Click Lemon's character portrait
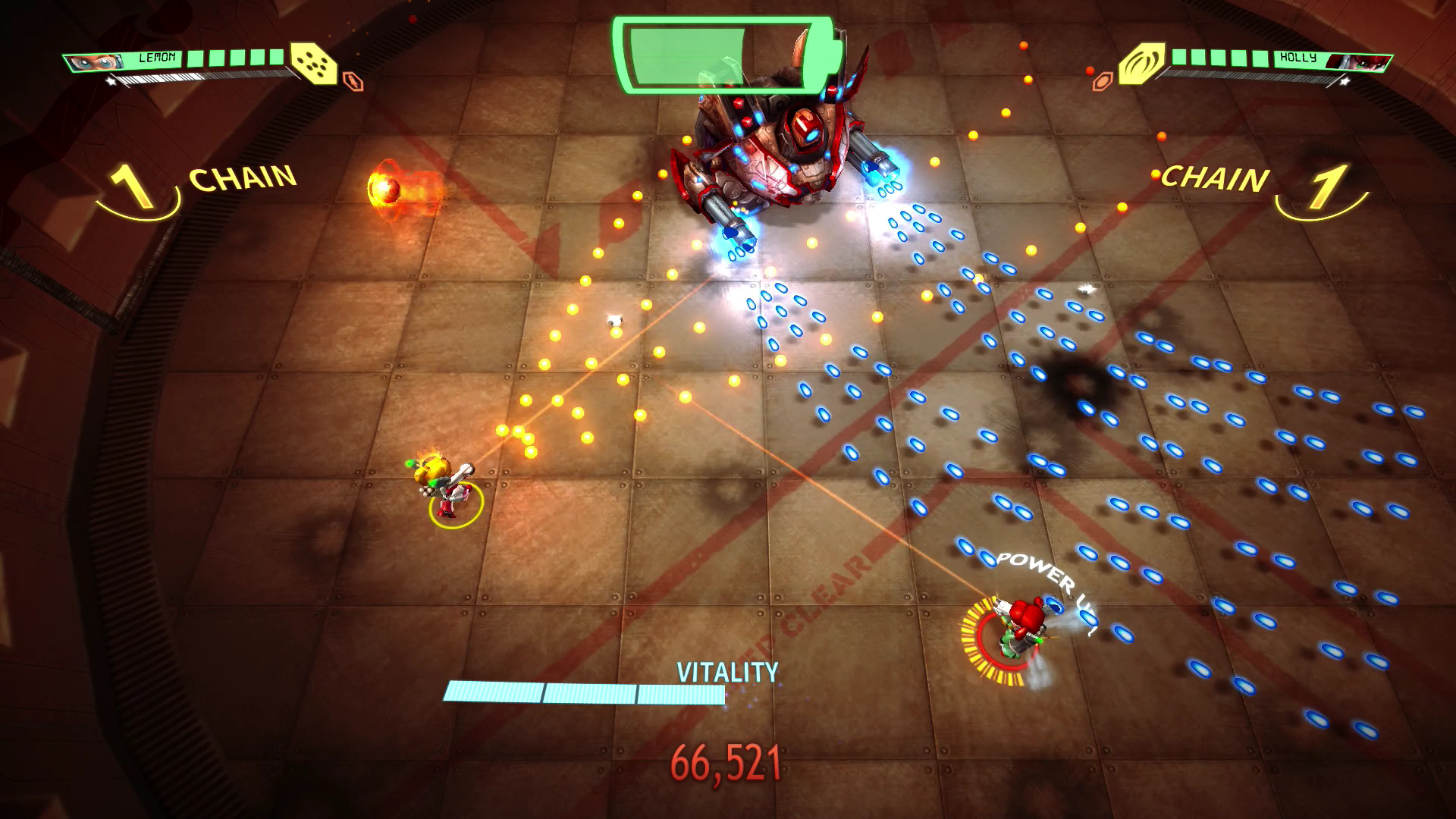This screenshot has height=819, width=1456. point(94,62)
